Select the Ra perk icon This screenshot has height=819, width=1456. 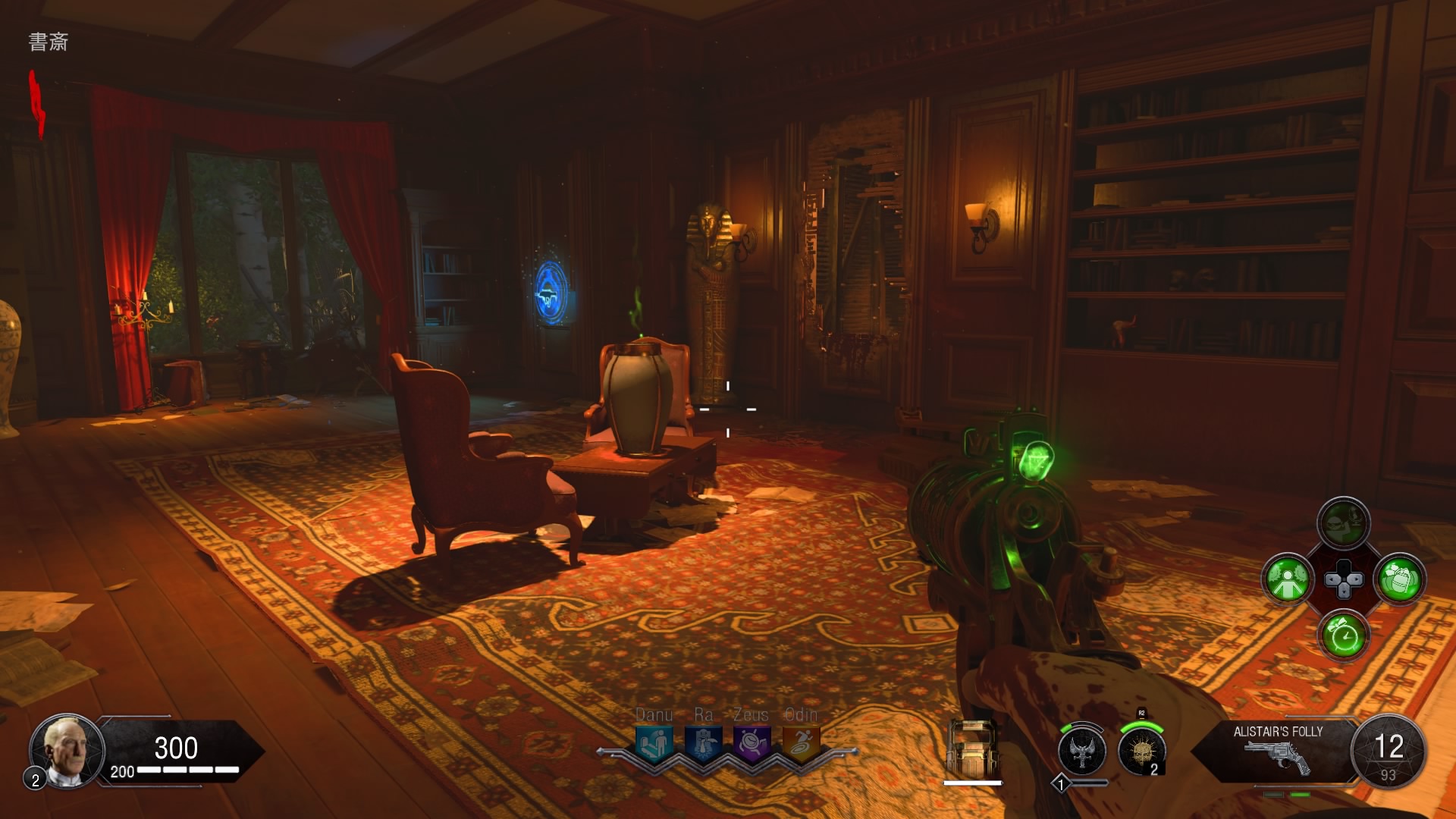[x=703, y=743]
